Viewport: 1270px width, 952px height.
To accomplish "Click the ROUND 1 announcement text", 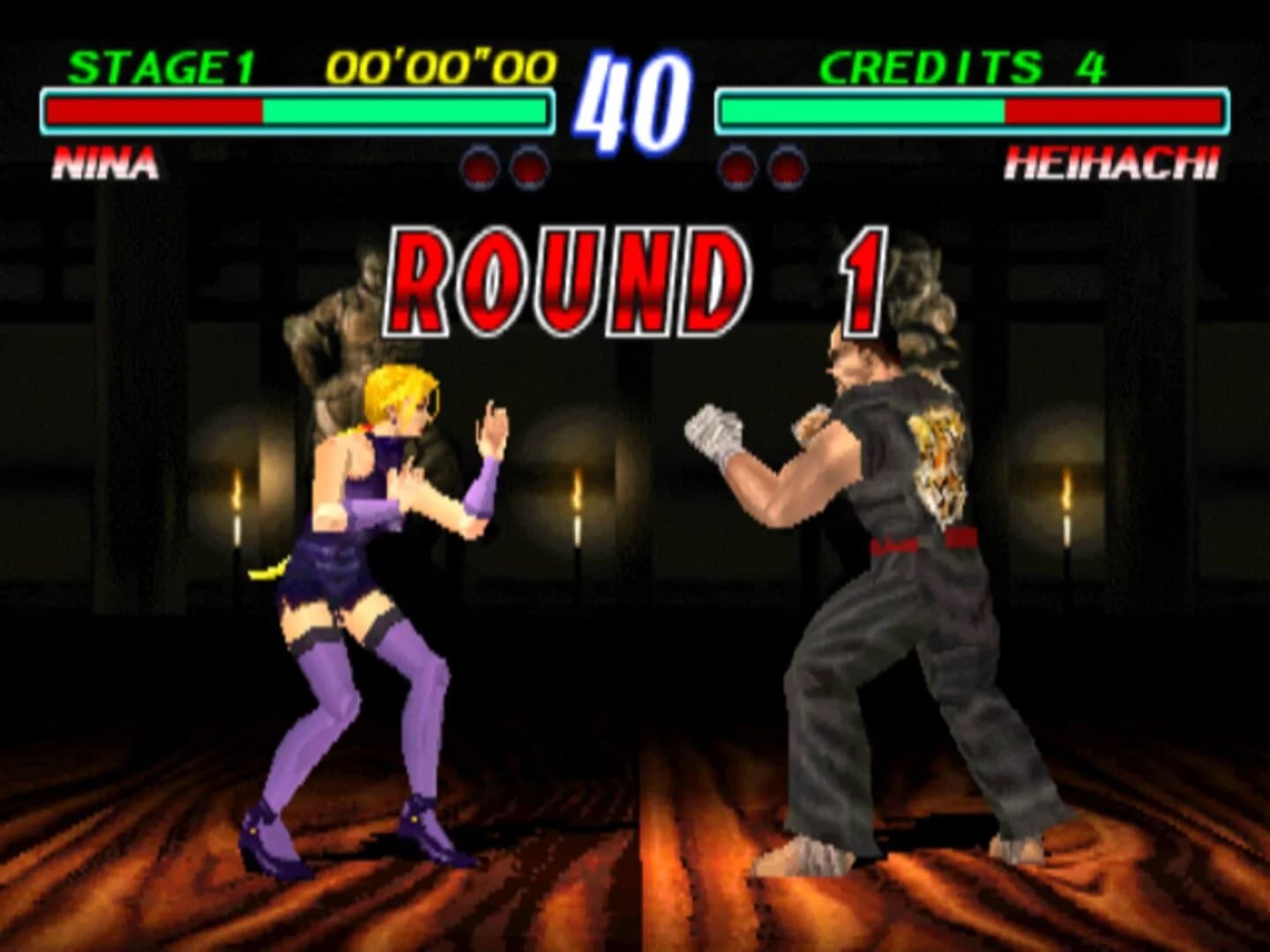I will [x=635, y=278].
